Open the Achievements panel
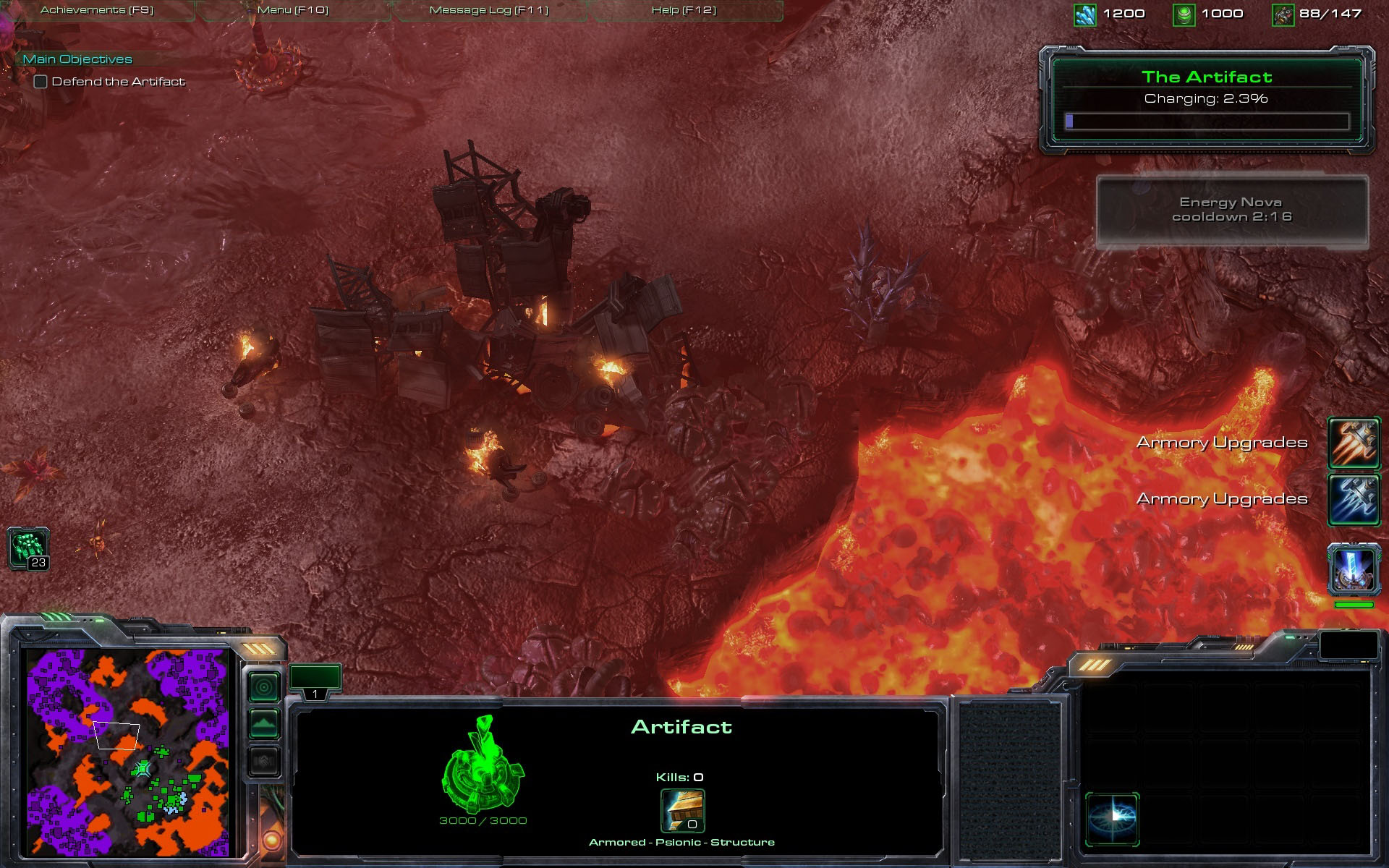This screenshot has height=868, width=1389. click(97, 10)
